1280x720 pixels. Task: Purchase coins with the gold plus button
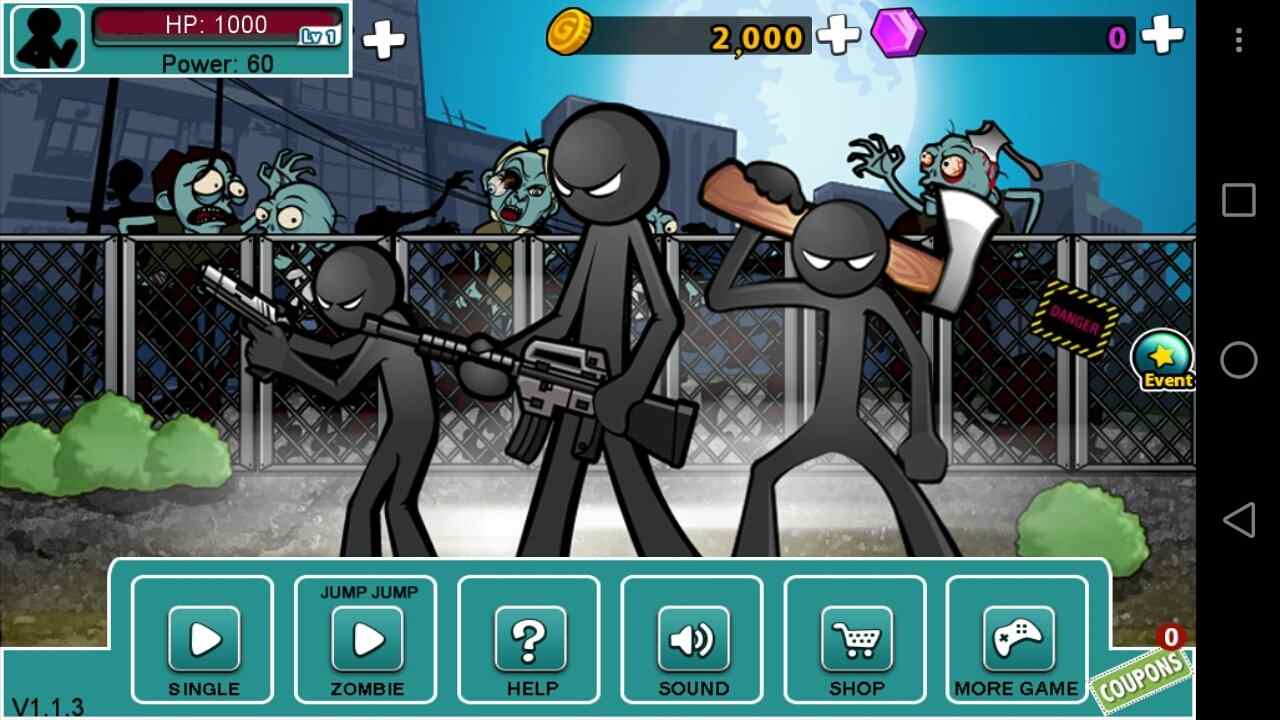tap(838, 36)
